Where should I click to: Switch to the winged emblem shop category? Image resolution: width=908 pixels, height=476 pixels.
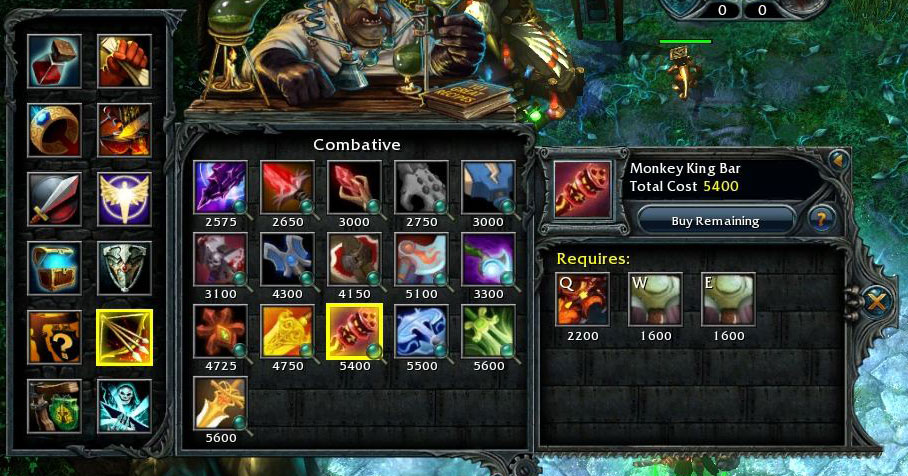tap(124, 199)
